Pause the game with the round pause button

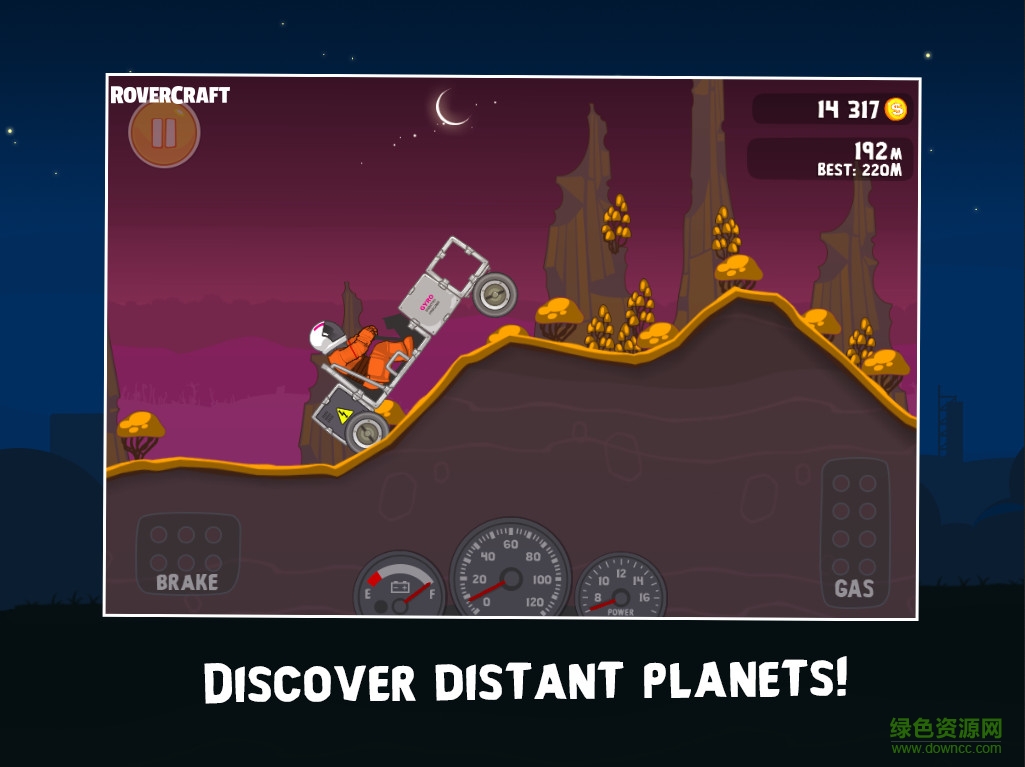coord(164,134)
